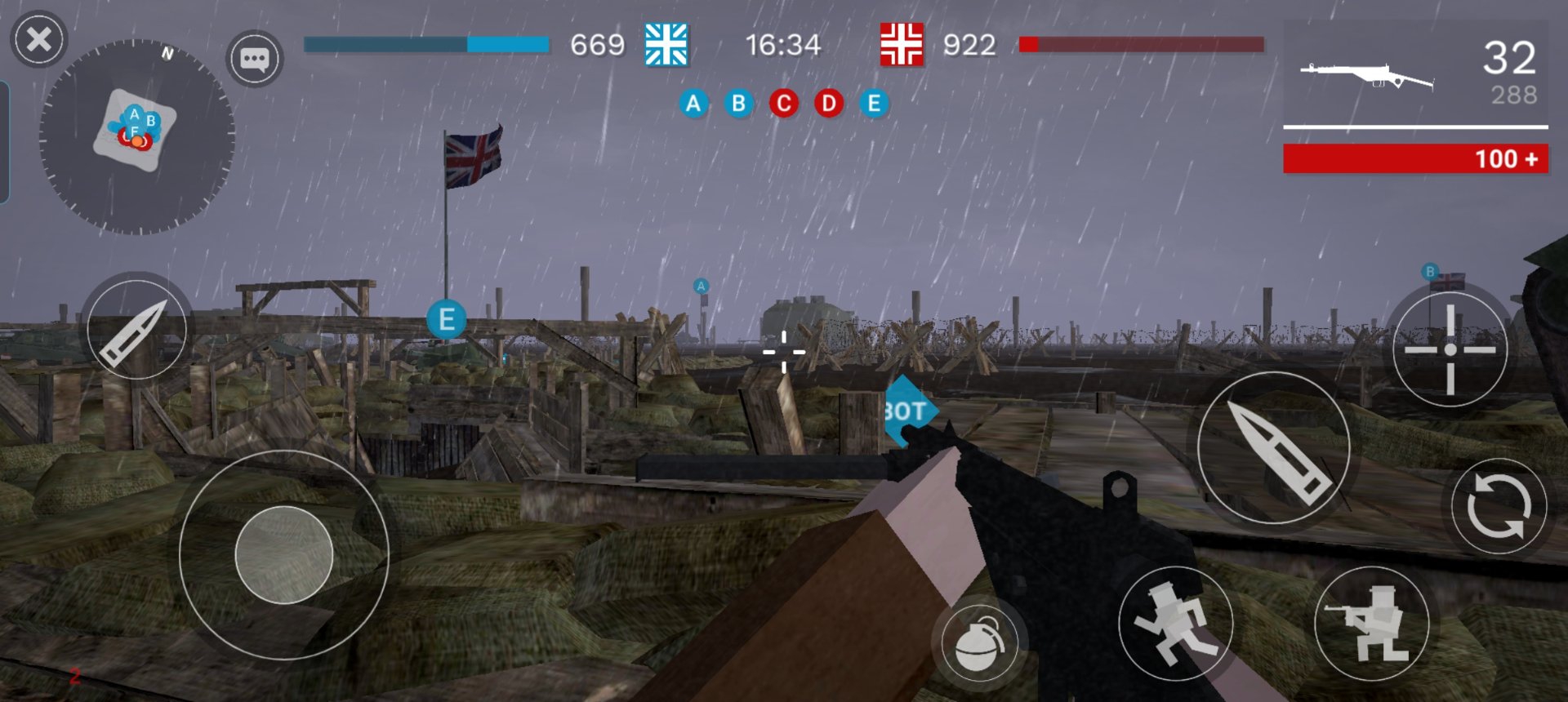Tap the smaller bullet fire button
Image resolution: width=1568 pixels, height=702 pixels.
(136, 329)
